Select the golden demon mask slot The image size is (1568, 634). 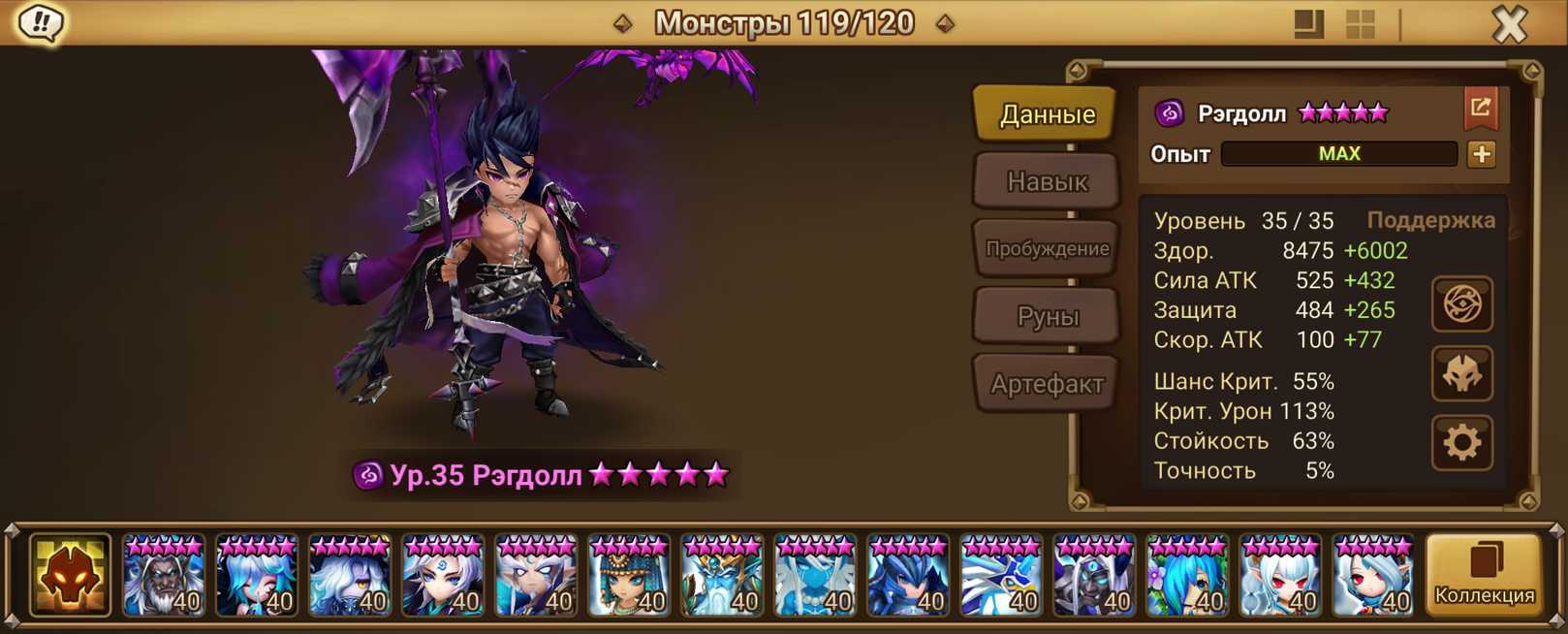(x=70, y=576)
